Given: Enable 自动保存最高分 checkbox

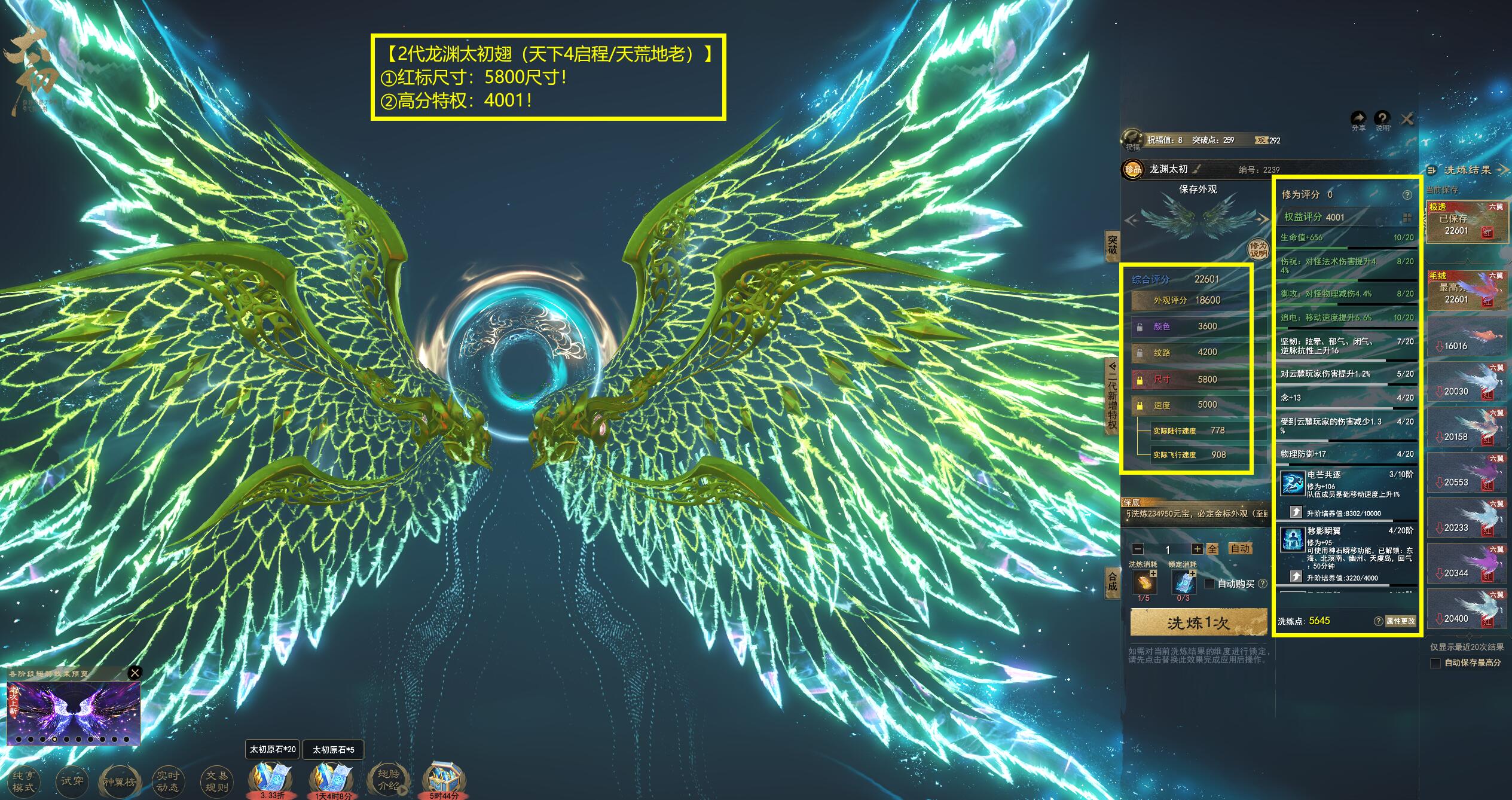Looking at the screenshot, I should pyautogui.click(x=1435, y=663).
